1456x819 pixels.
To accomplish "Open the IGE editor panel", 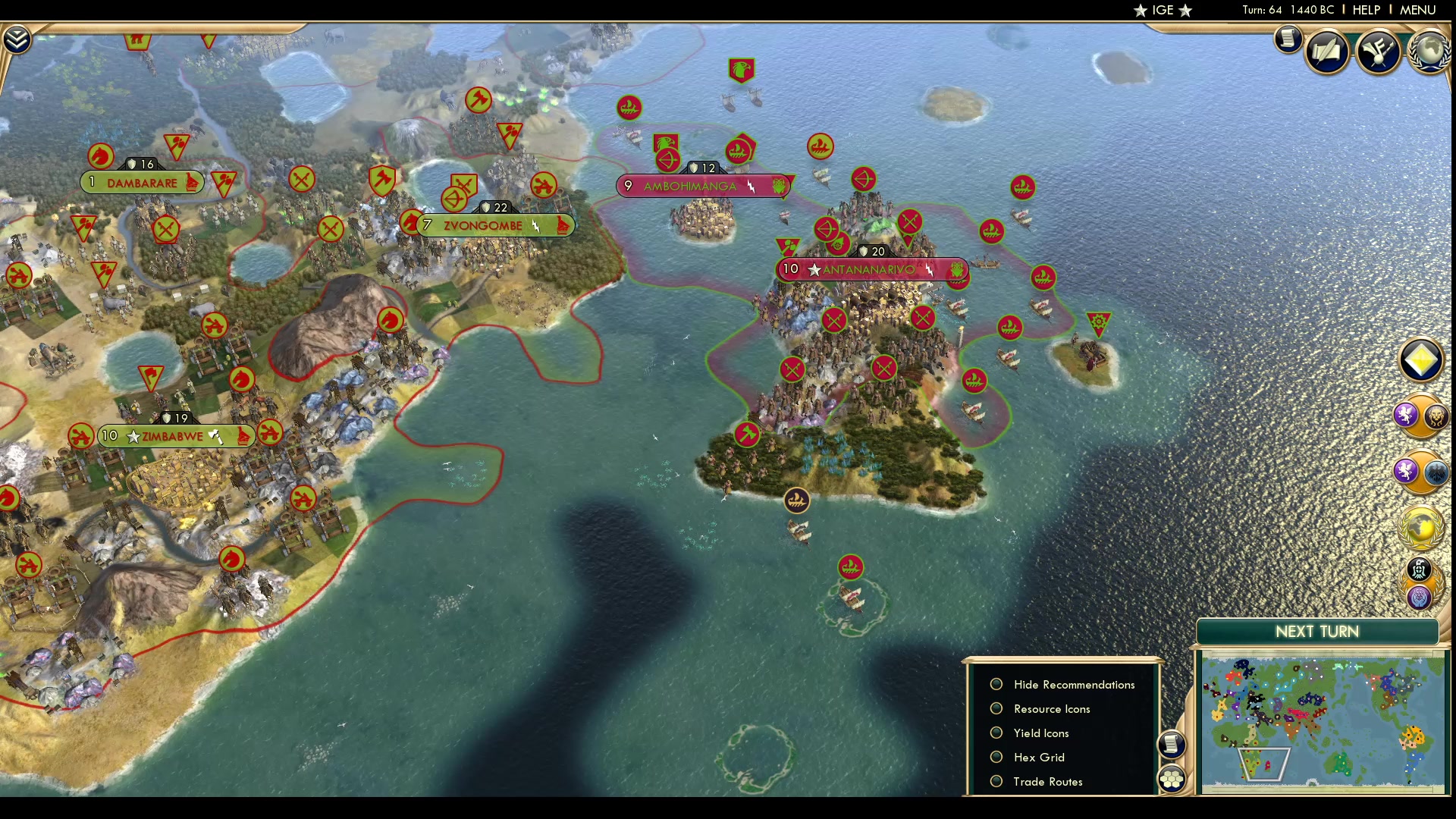I will [x=1163, y=10].
